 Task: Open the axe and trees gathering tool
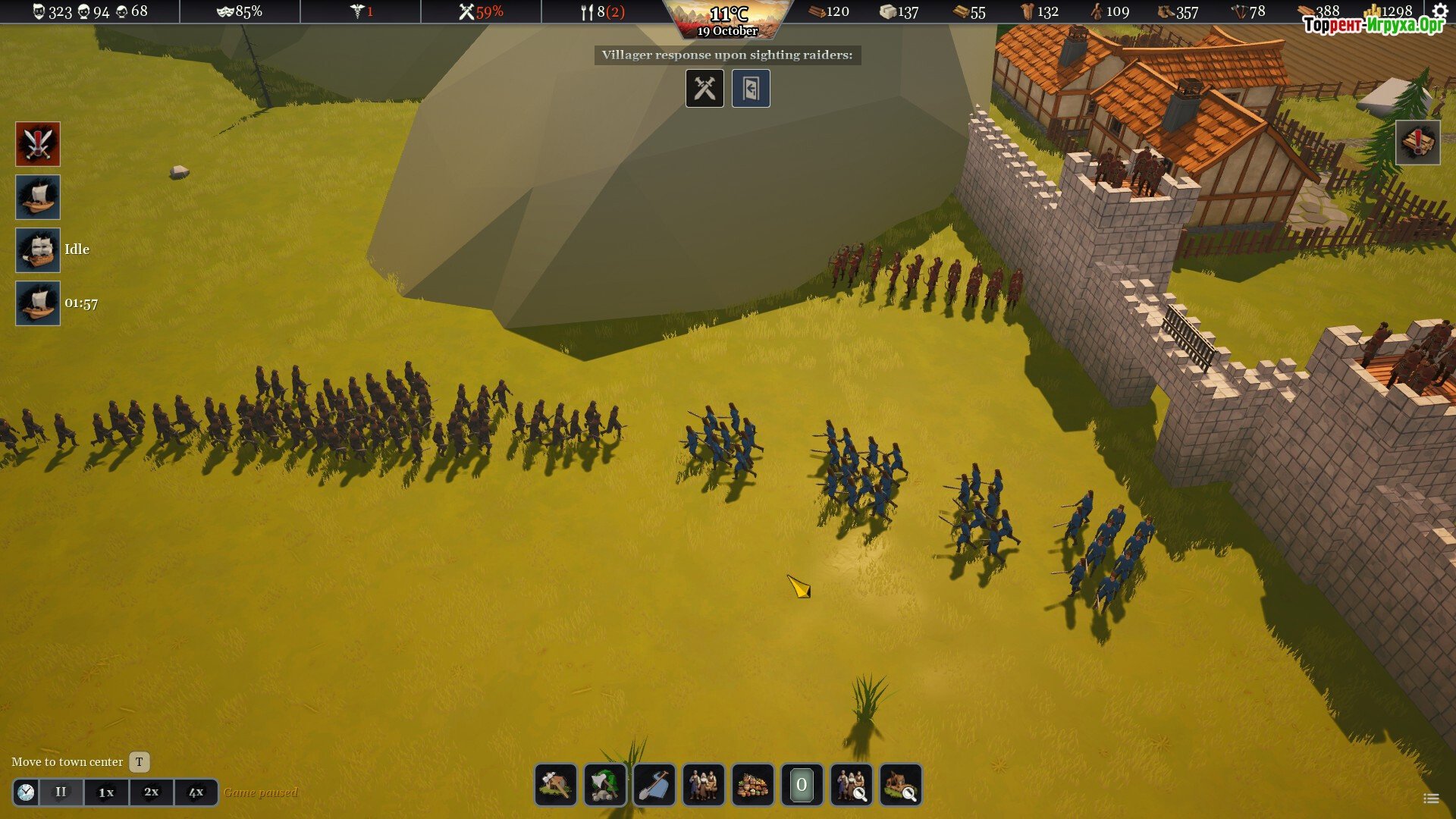(604, 784)
